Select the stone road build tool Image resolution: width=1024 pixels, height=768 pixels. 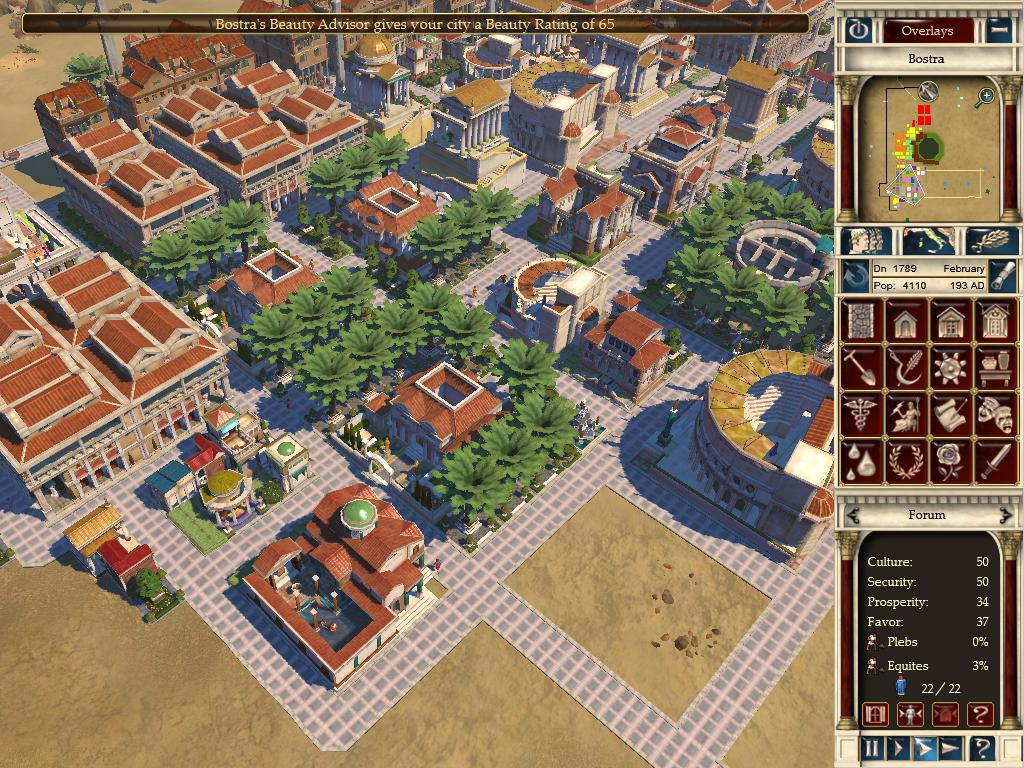point(859,321)
